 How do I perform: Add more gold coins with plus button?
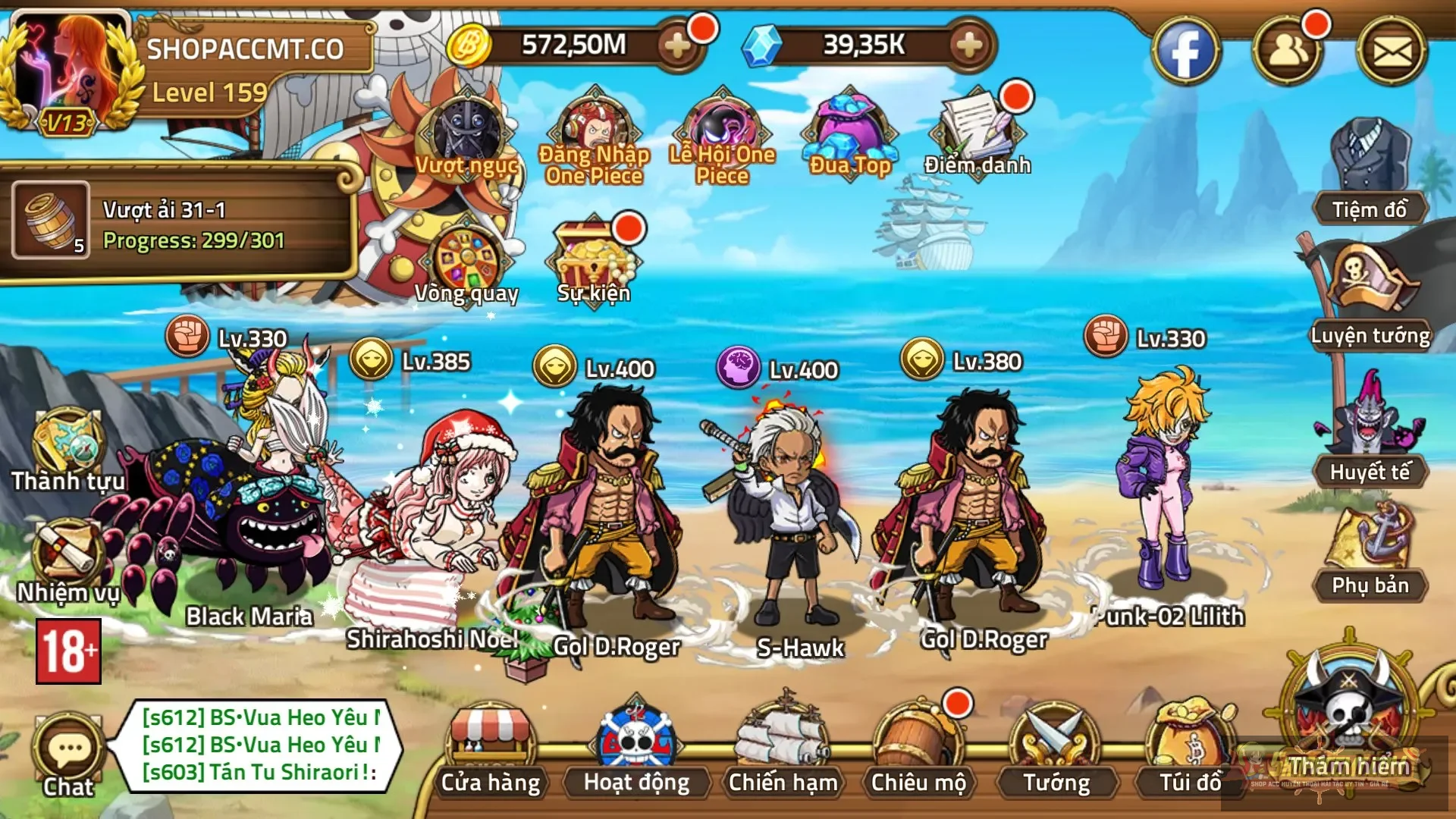click(x=677, y=45)
